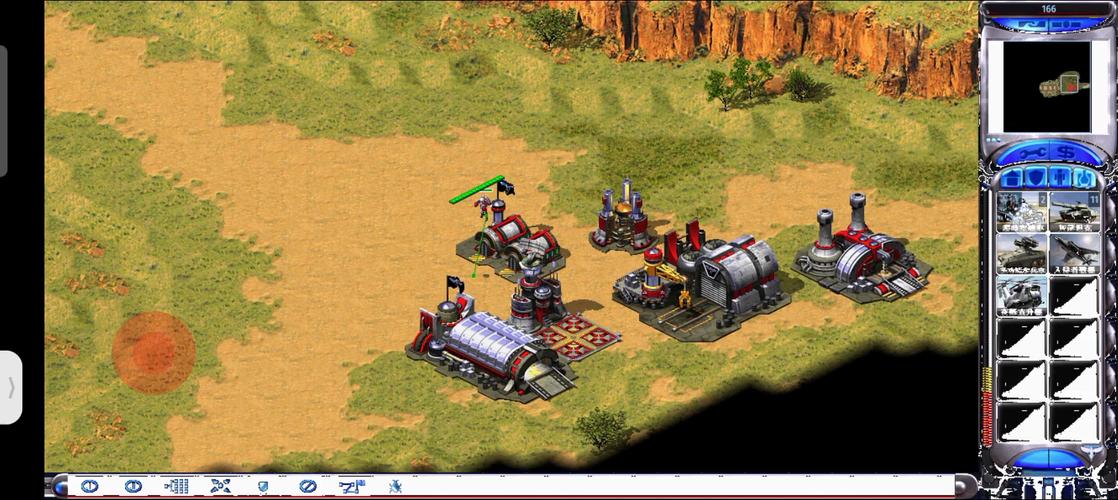The width and height of the screenshot is (1118, 500).
Task: Activate the dollar-sign sell button
Action: click(x=1064, y=152)
